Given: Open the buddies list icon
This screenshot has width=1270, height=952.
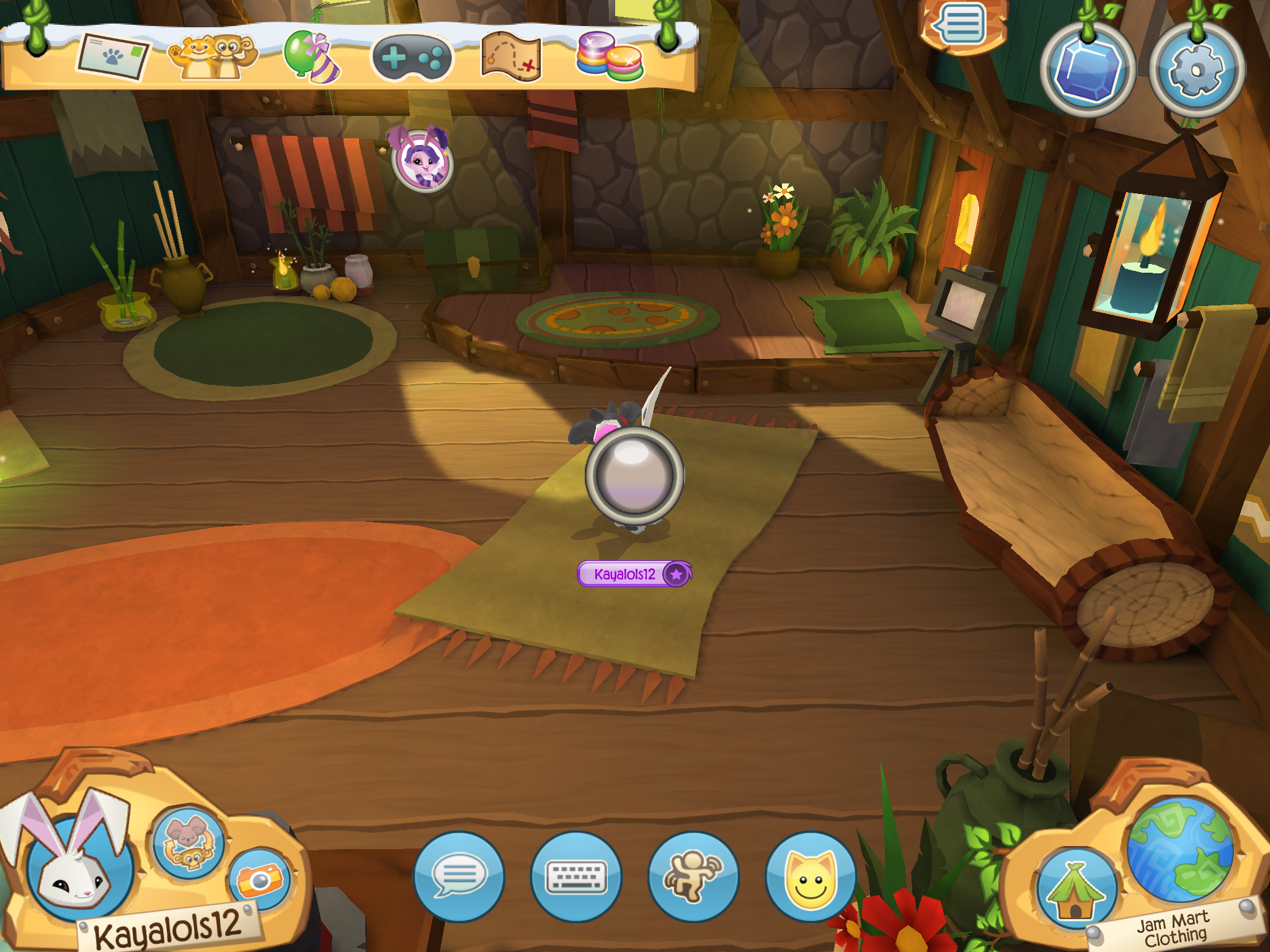Looking at the screenshot, I should (211, 58).
